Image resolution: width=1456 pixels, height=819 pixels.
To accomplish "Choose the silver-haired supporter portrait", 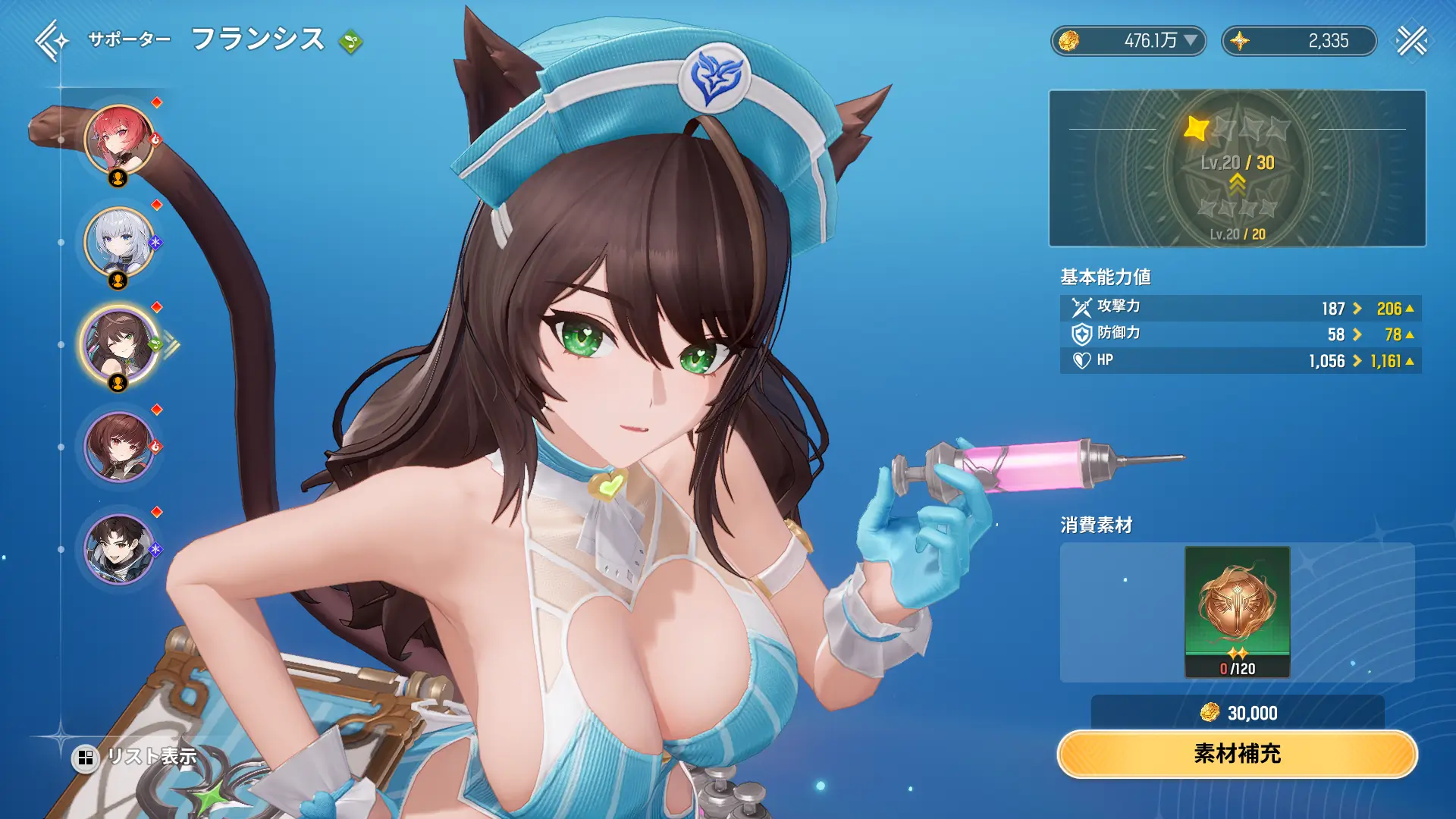I will pyautogui.click(x=119, y=242).
